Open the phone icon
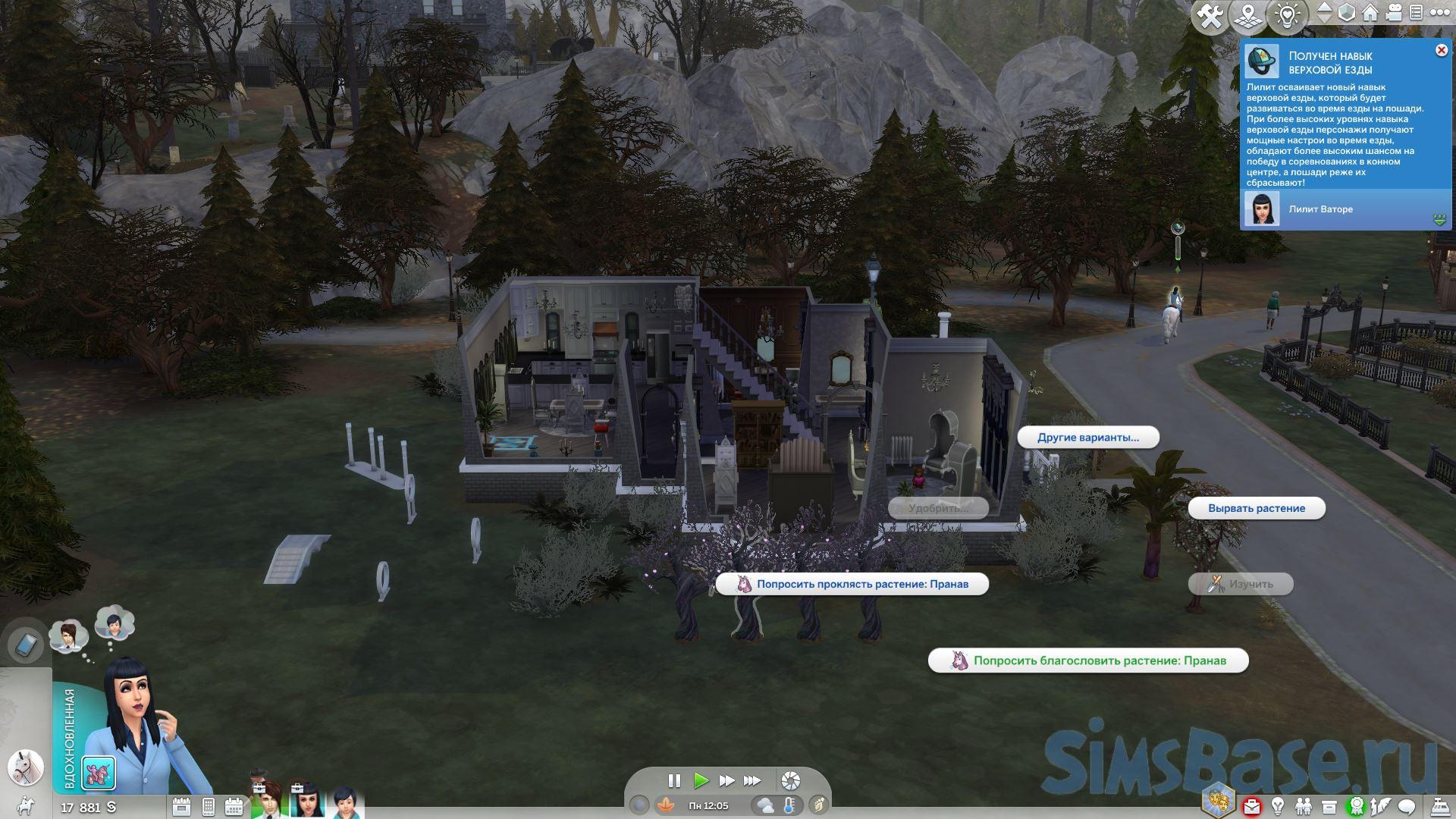Viewport: 1456px width, 819px height. tap(25, 645)
